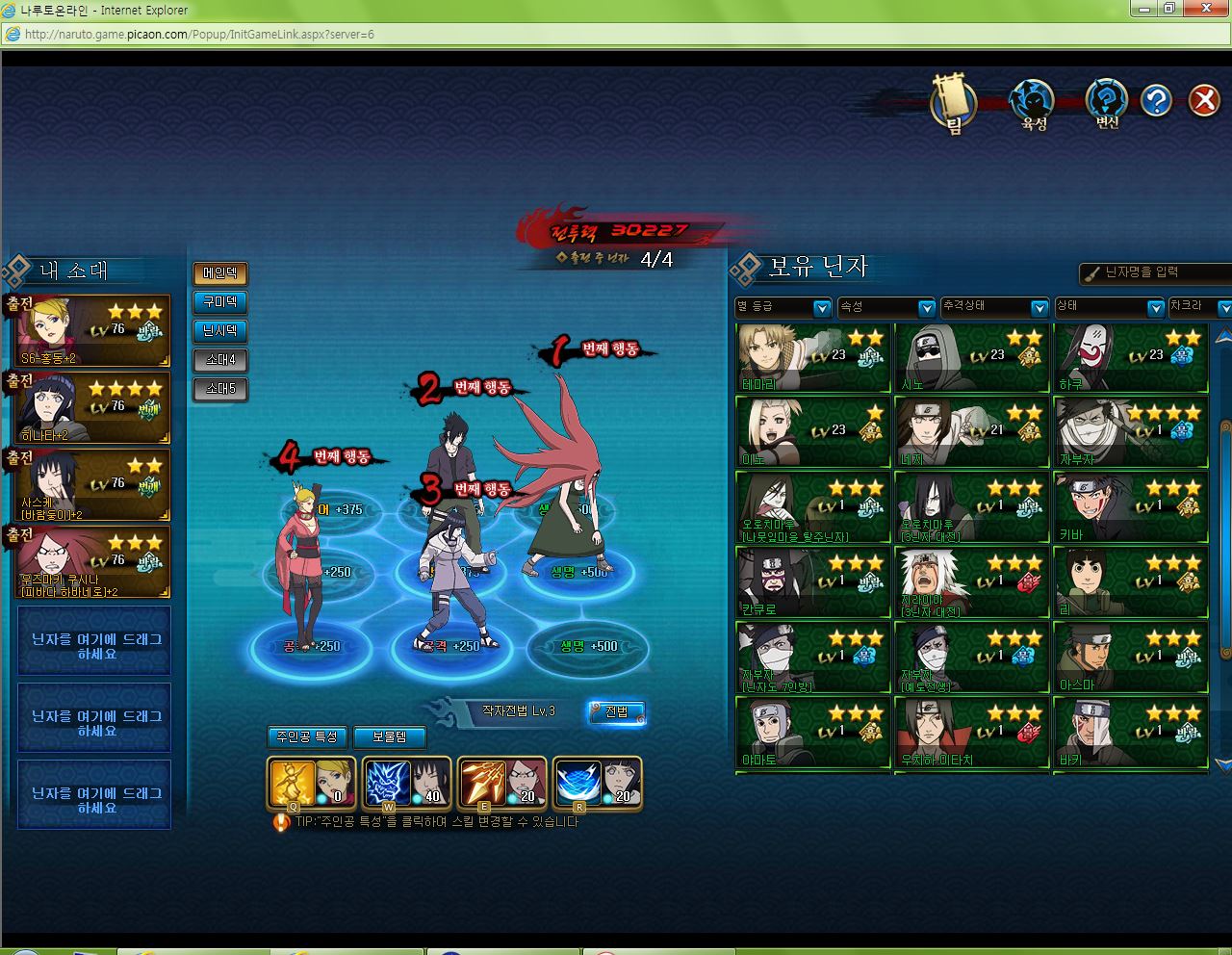Close the Internet Explorer window
This screenshot has width=1232, height=955.
tap(1209, 9)
